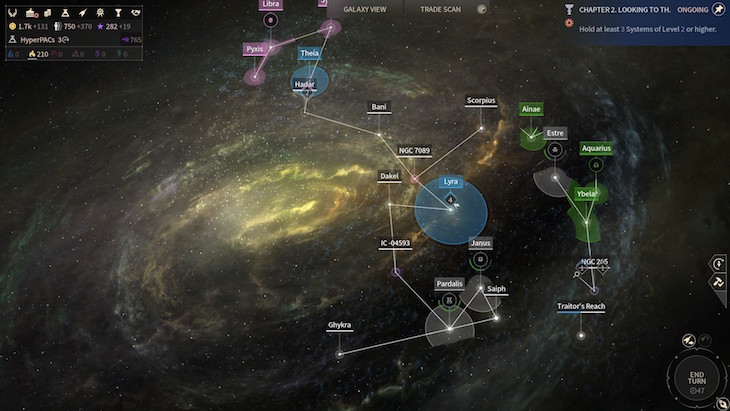The image size is (730, 411).
Task: Pin the Chapter 2 quest tracker
Action: (x=717, y=9)
